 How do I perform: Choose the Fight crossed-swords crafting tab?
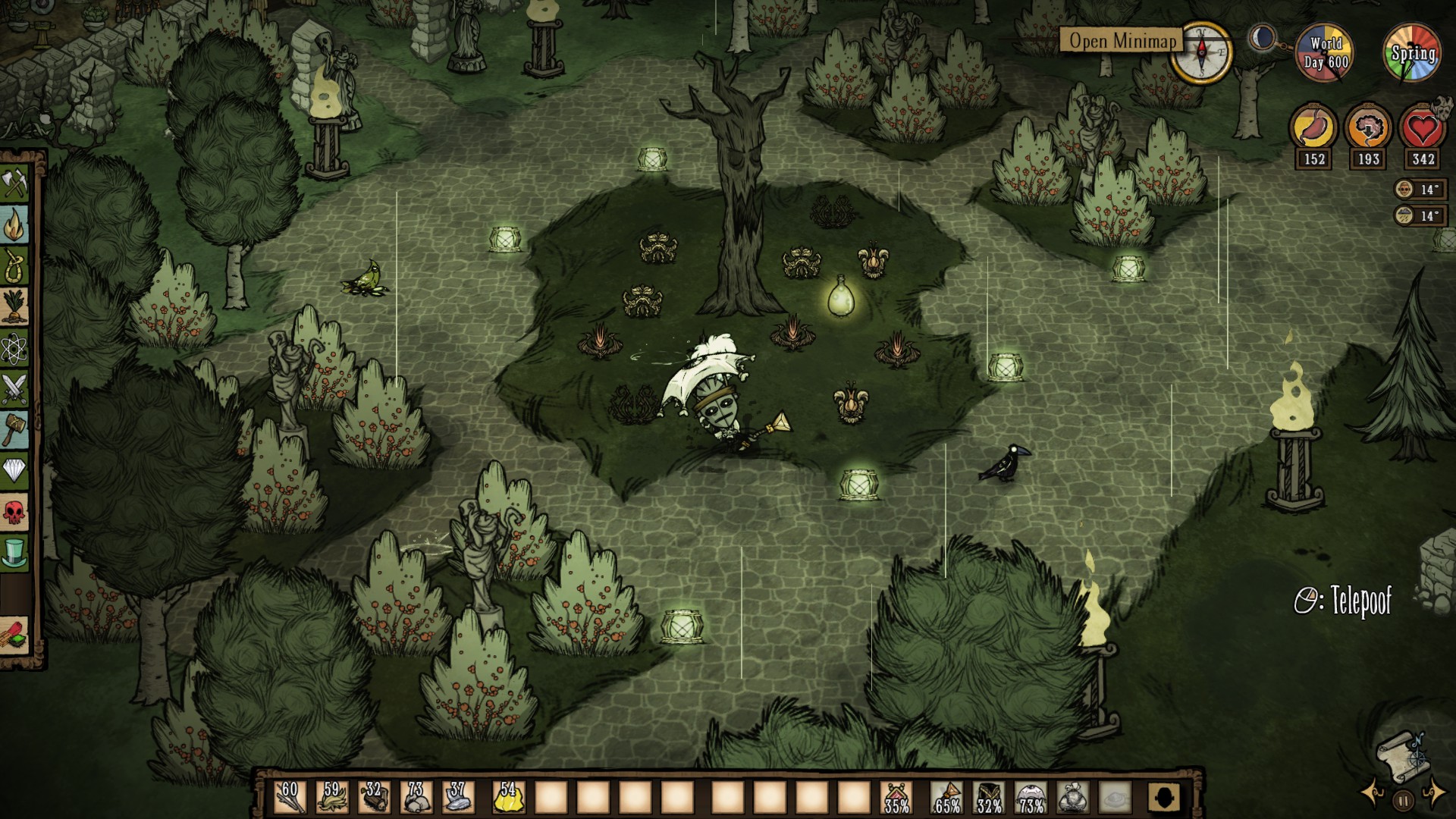[x=14, y=390]
